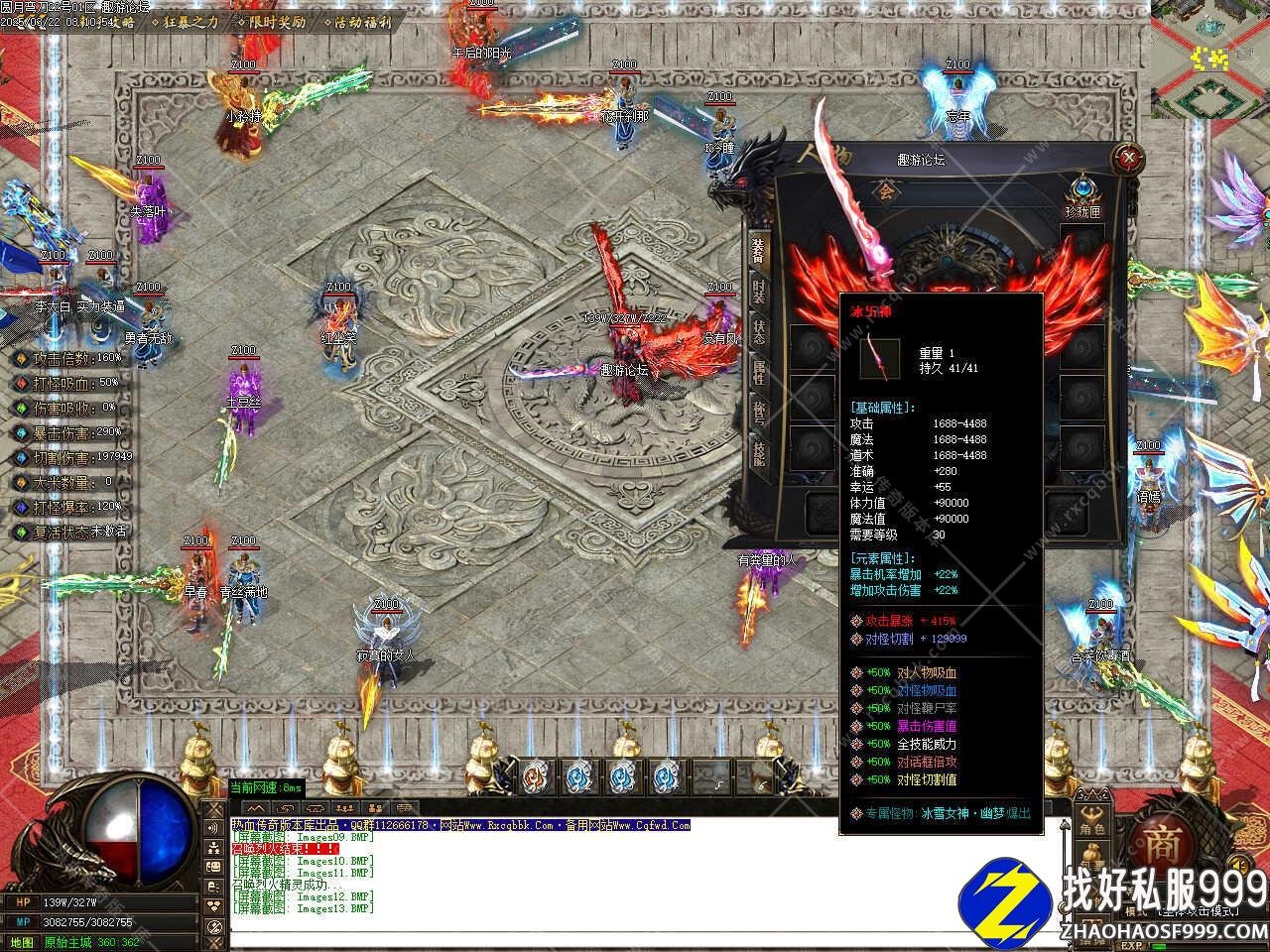Close the character panel
Viewport: 1270px width, 952px height.
coord(1127,157)
